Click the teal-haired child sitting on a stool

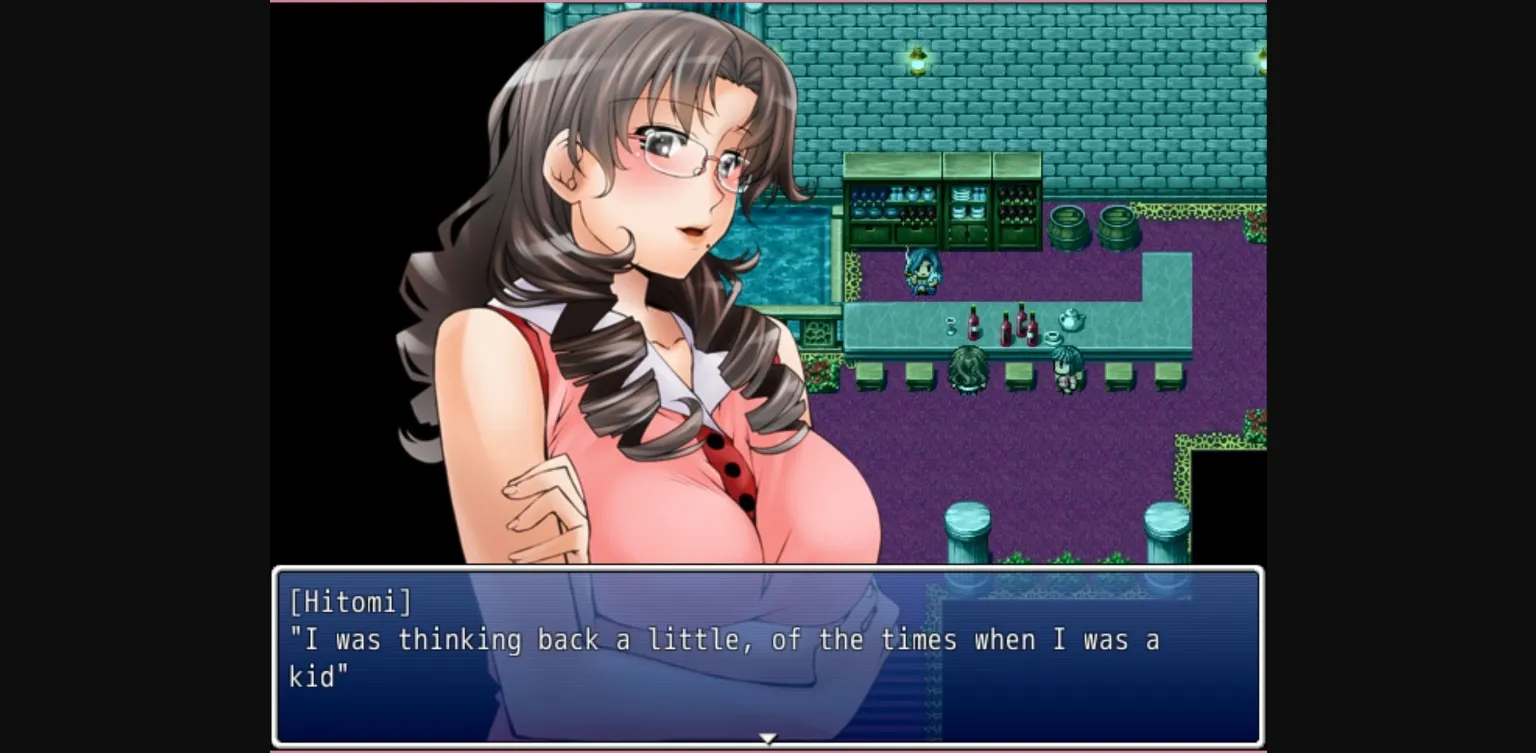[x=1064, y=369]
